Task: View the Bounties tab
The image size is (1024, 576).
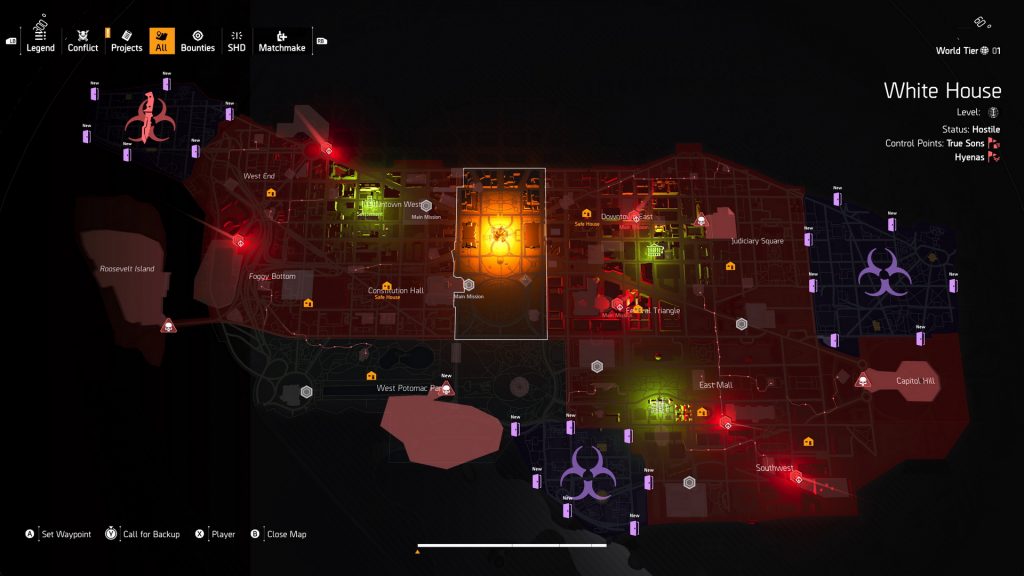Action: [x=198, y=40]
